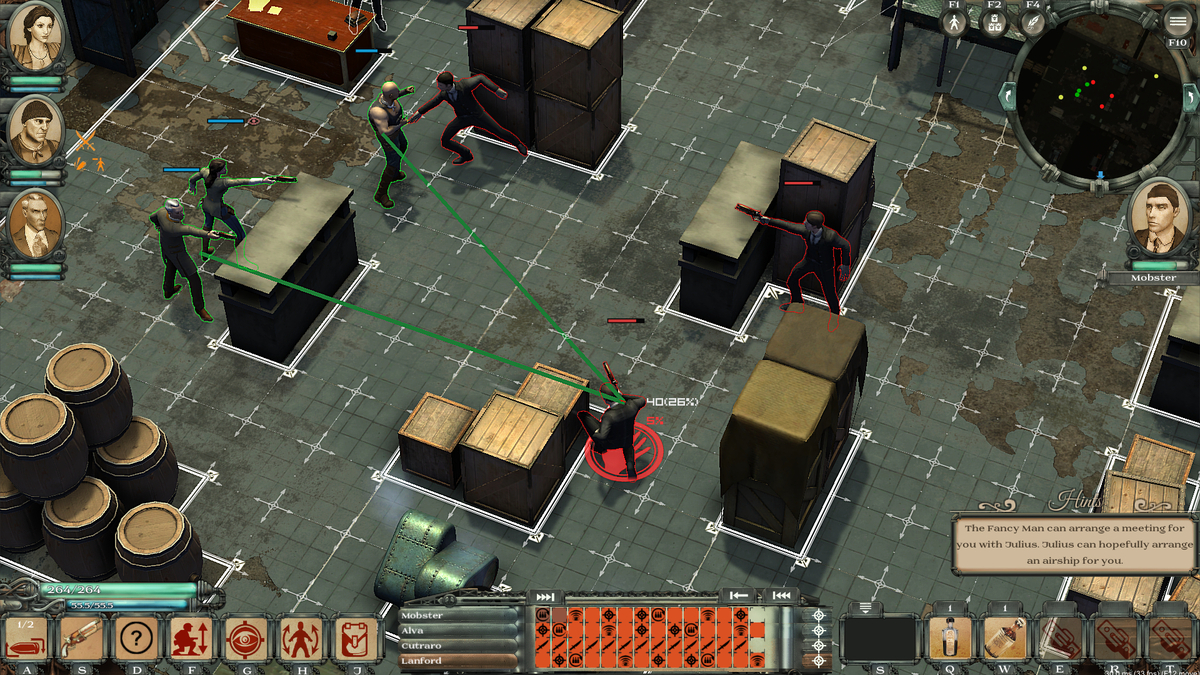The image size is (1200, 675).
Task: Select the revolver weapon slot
Action: coord(82,637)
